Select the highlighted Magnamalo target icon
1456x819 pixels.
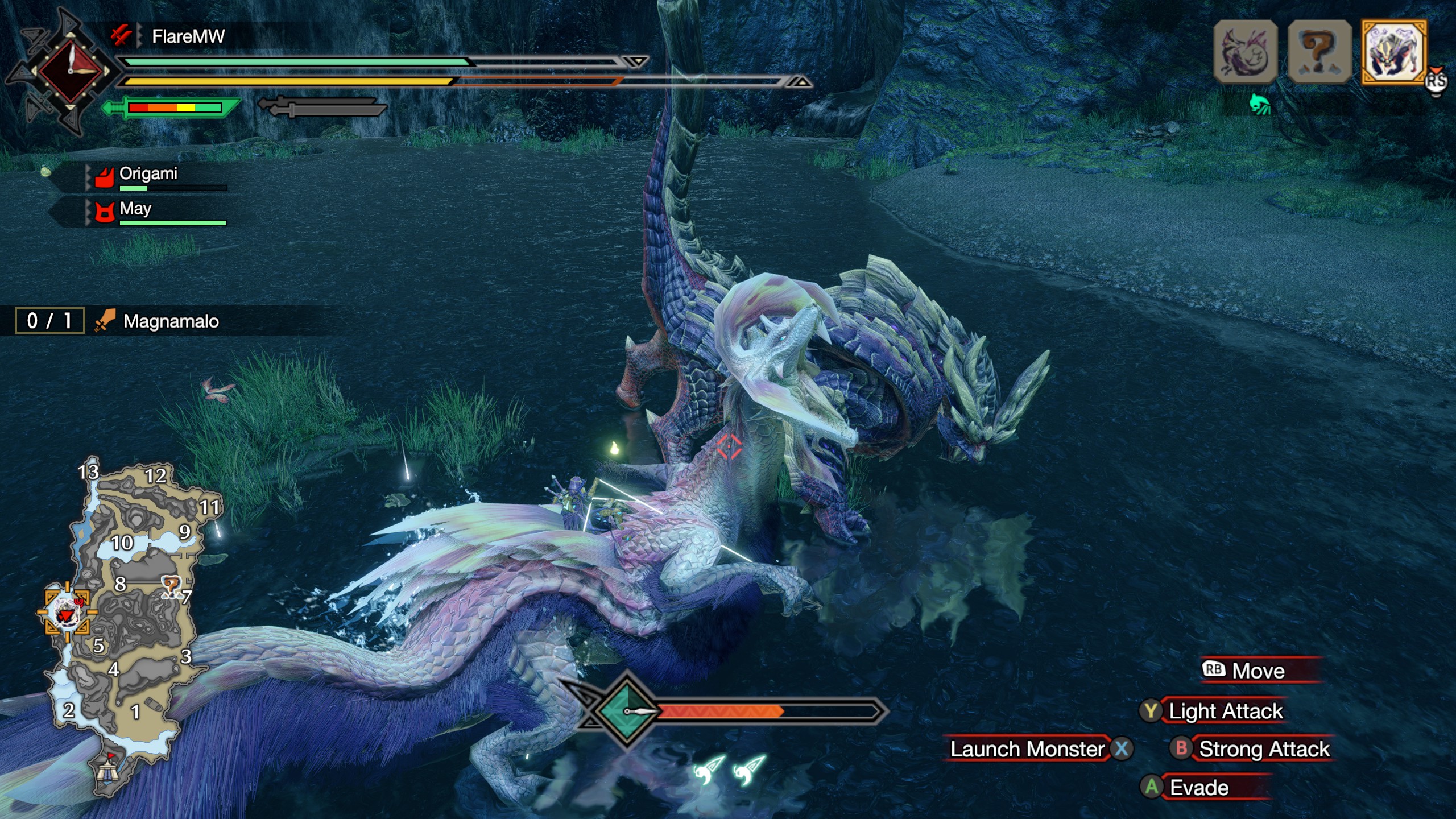tap(1393, 52)
